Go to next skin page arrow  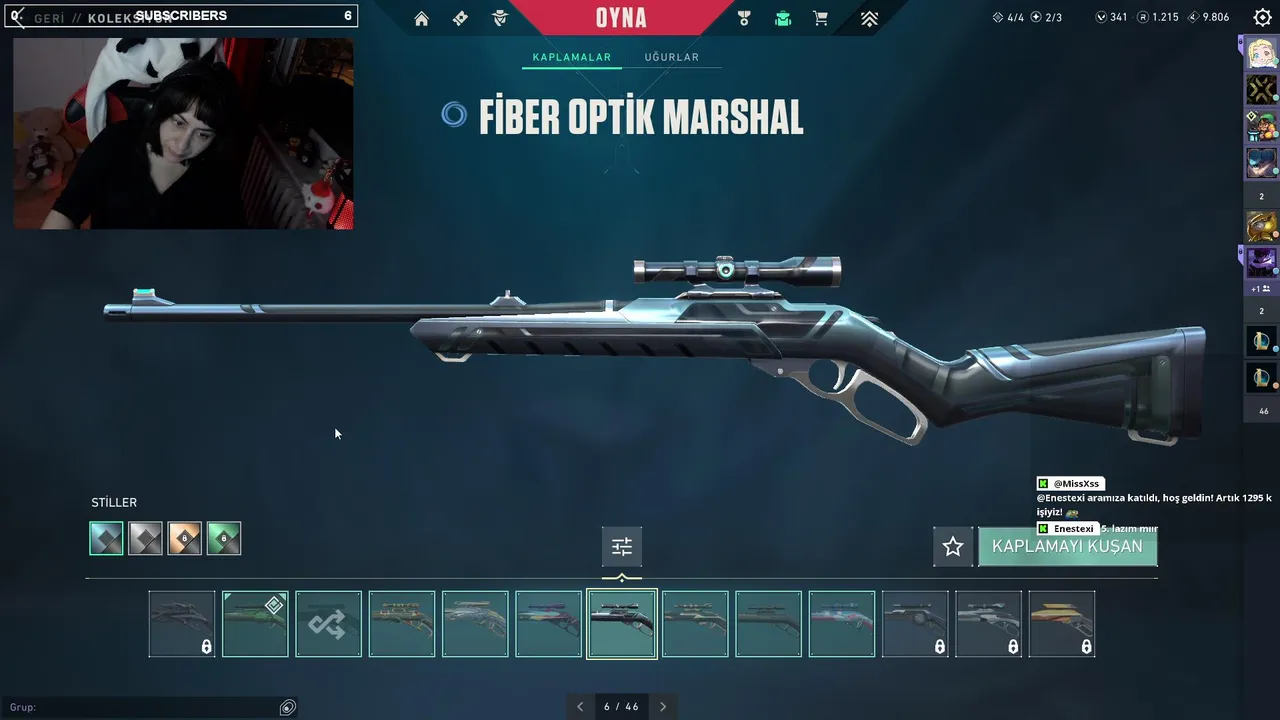click(x=663, y=706)
